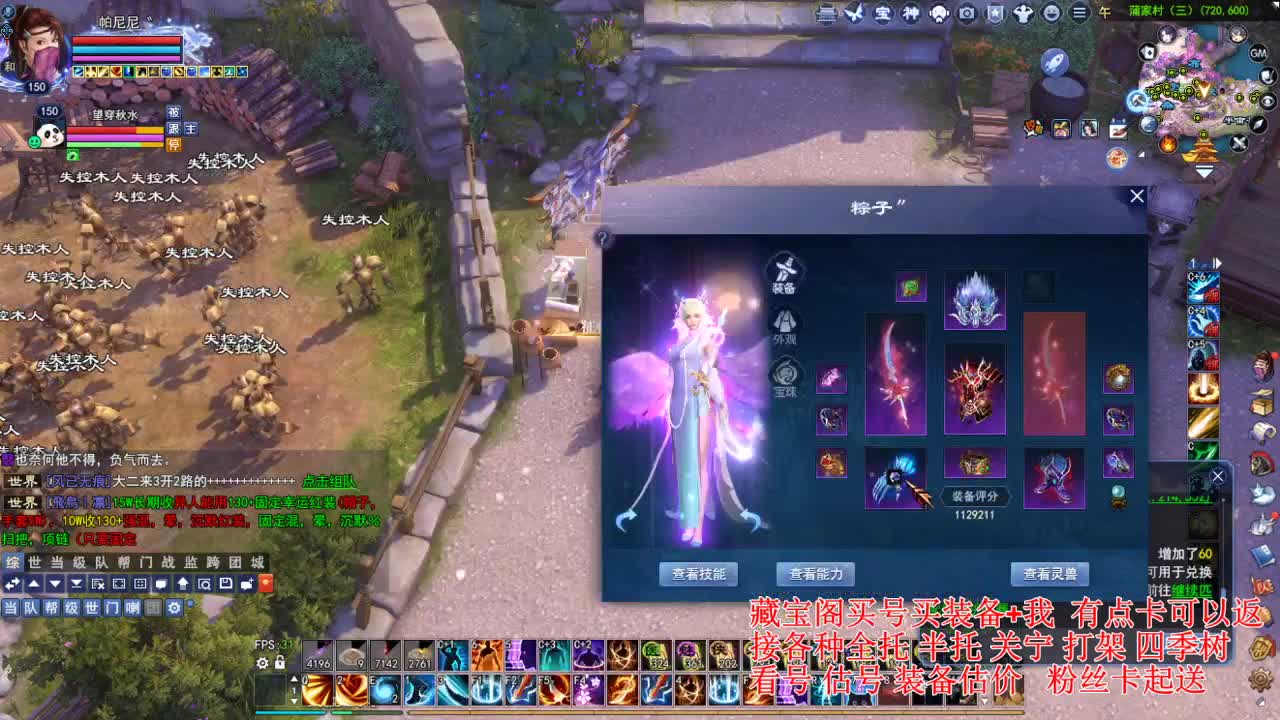This screenshot has width=1280, height=720.
Task: Open the hamburger menu icon near the minimap
Action: coord(1080,14)
